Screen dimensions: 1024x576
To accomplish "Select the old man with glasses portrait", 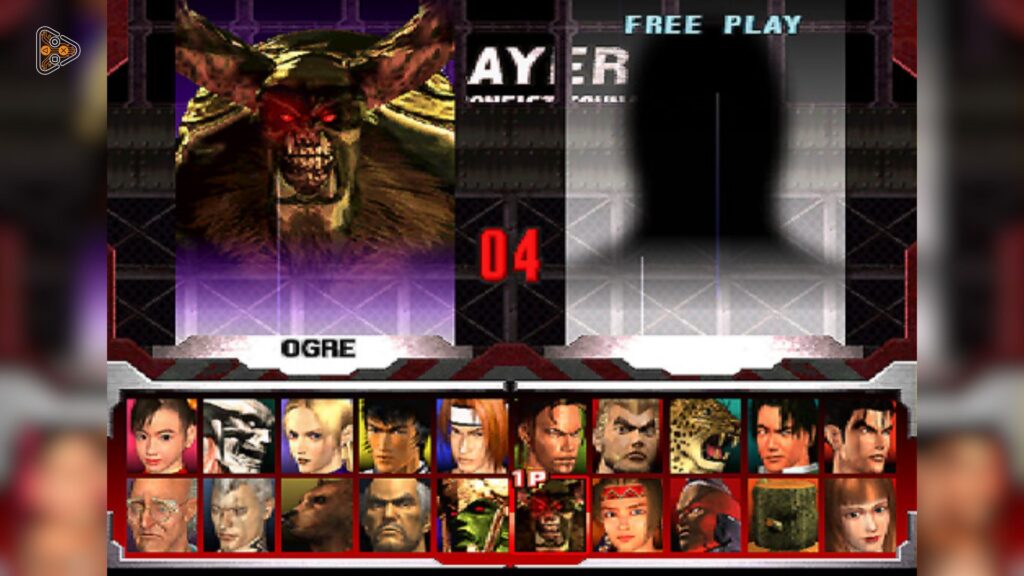I will pos(162,514).
